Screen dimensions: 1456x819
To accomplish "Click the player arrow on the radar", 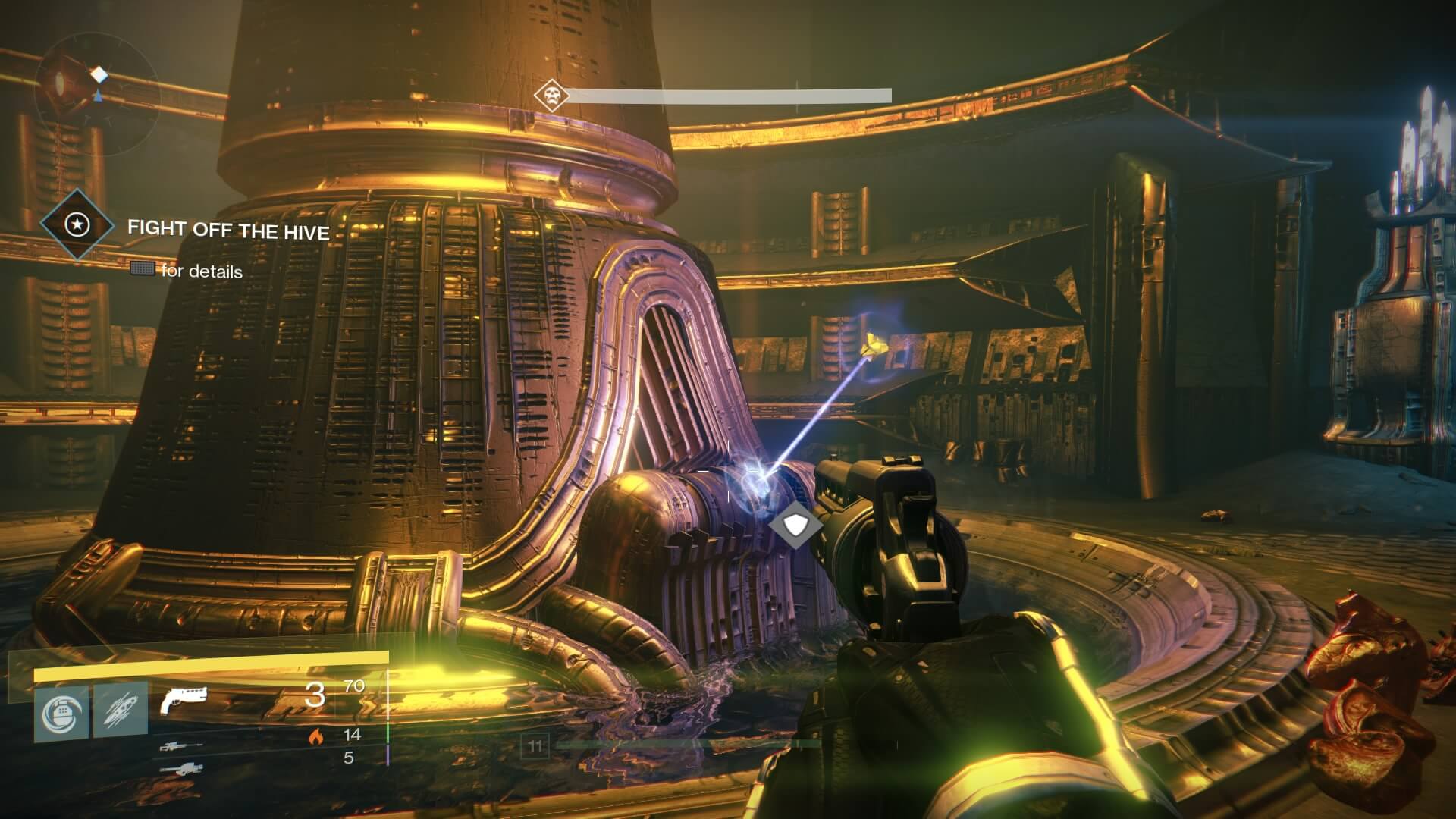I will coord(97,96).
